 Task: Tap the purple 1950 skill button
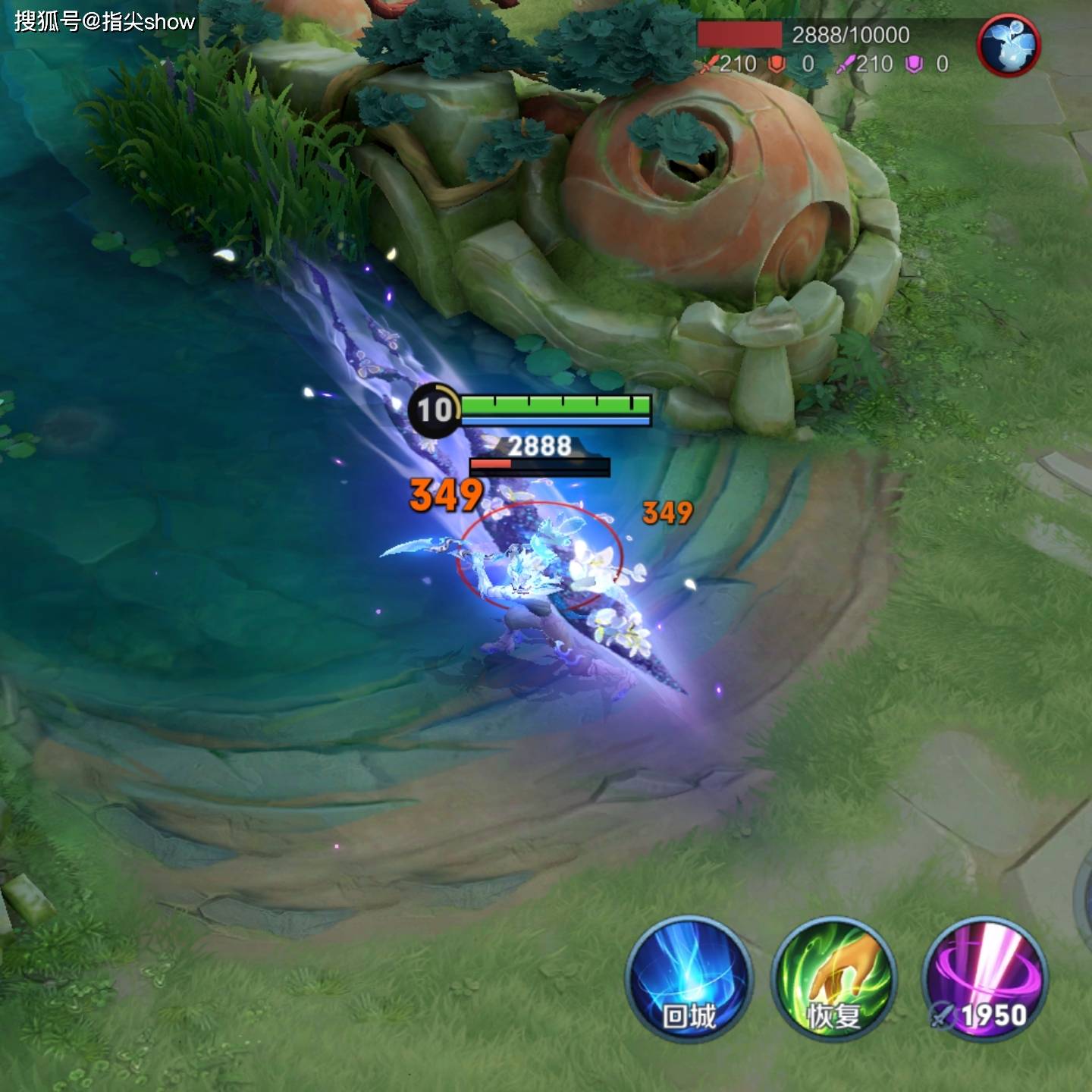click(984, 978)
